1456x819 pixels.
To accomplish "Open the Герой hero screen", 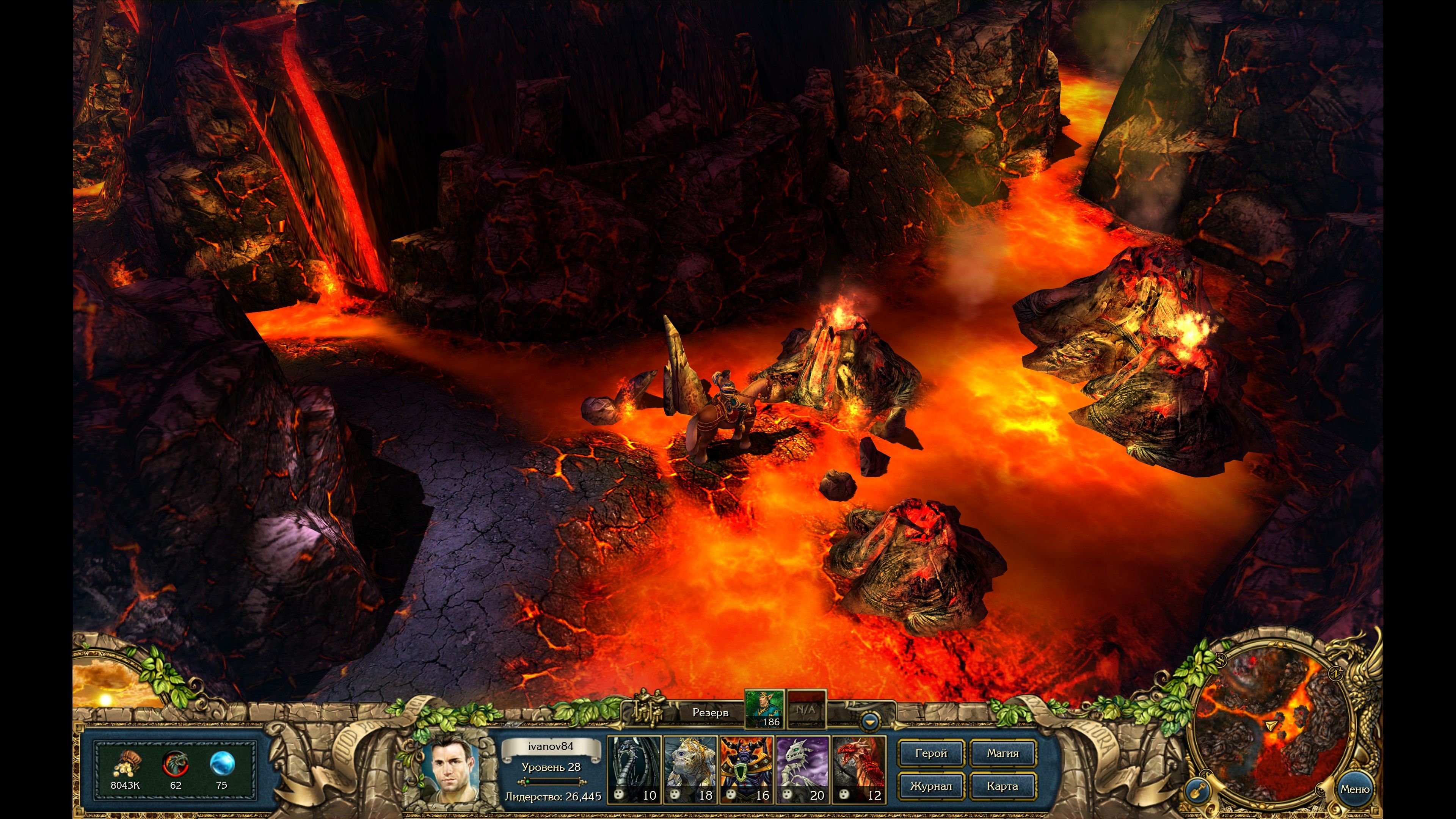I will click(930, 753).
